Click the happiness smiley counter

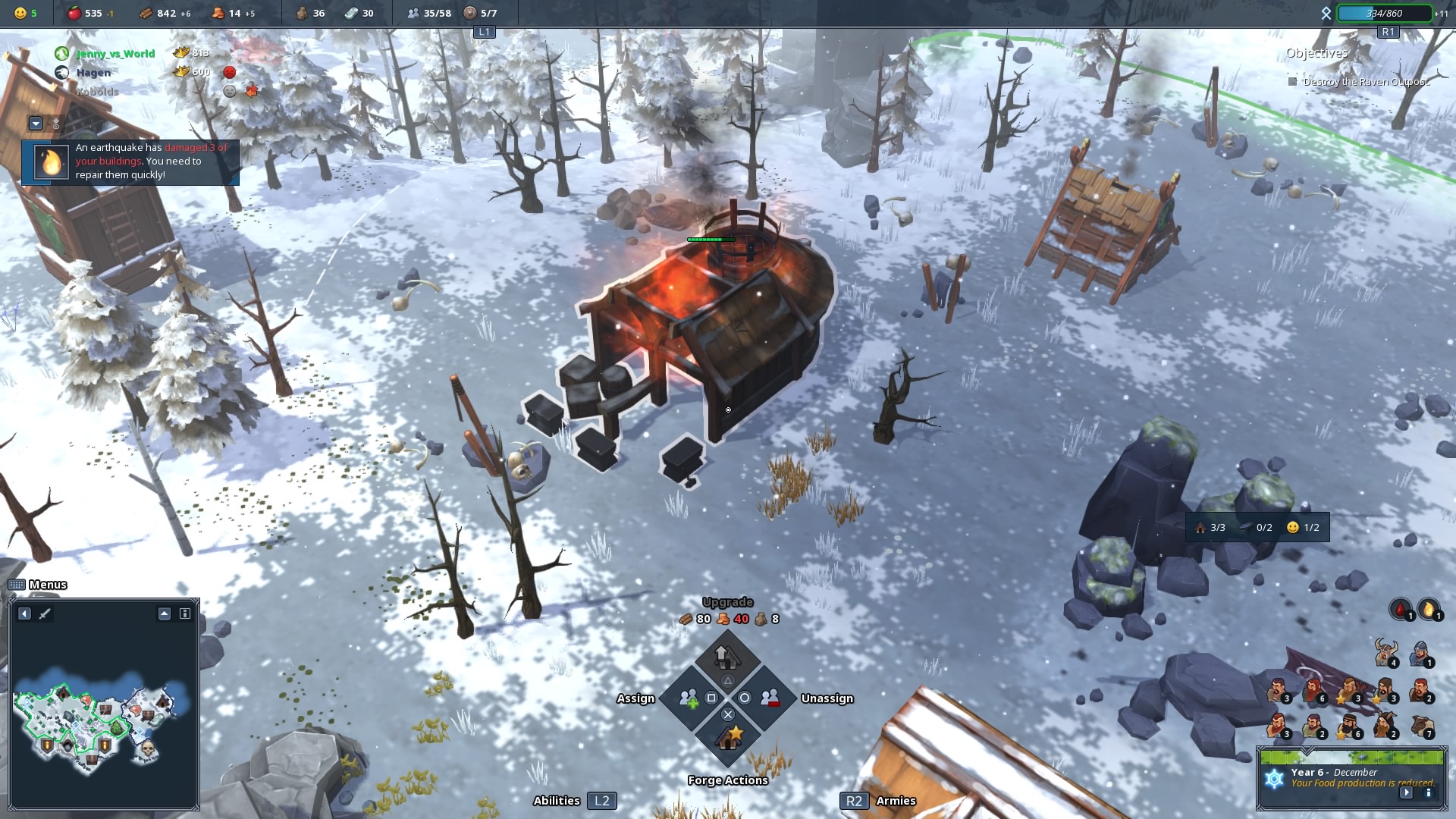(x=20, y=12)
